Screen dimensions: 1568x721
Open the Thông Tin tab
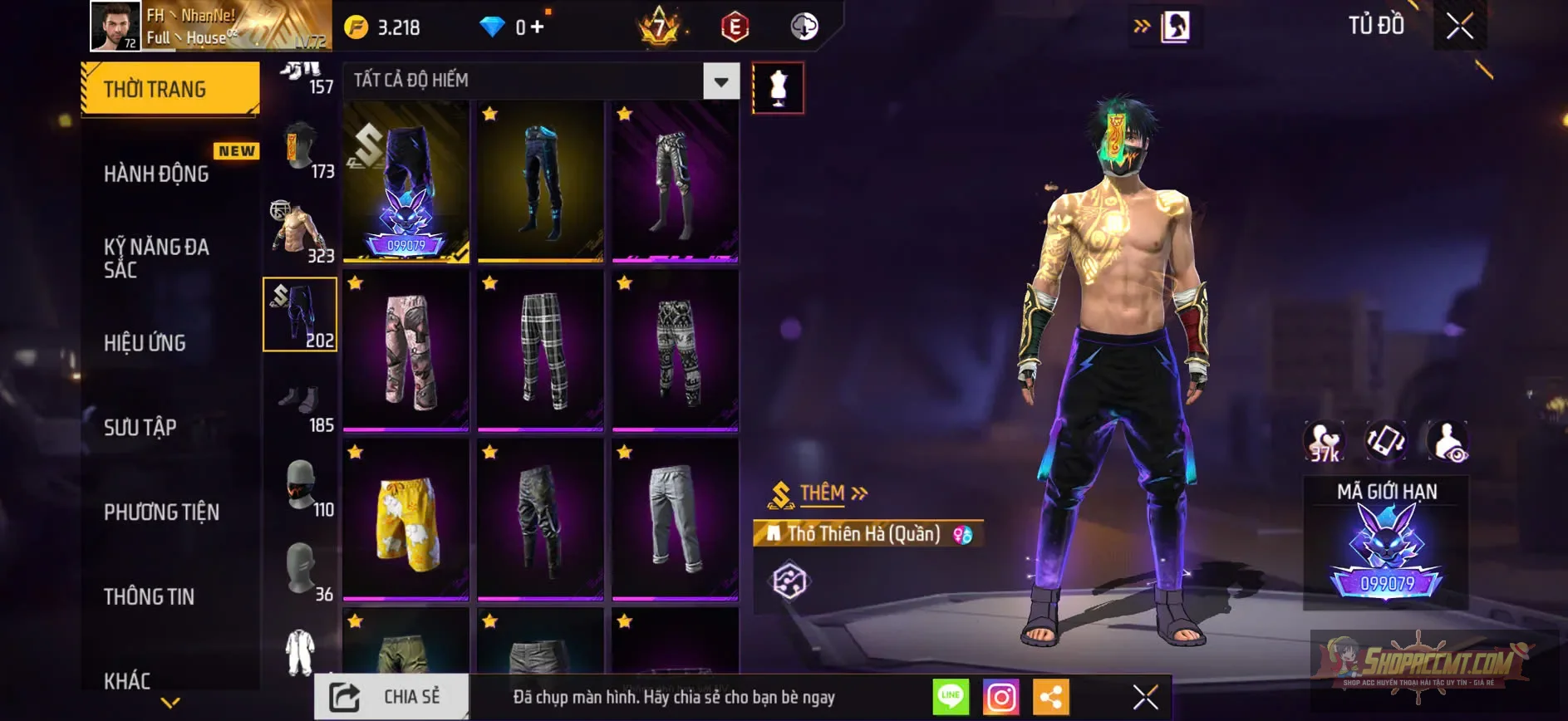(149, 596)
